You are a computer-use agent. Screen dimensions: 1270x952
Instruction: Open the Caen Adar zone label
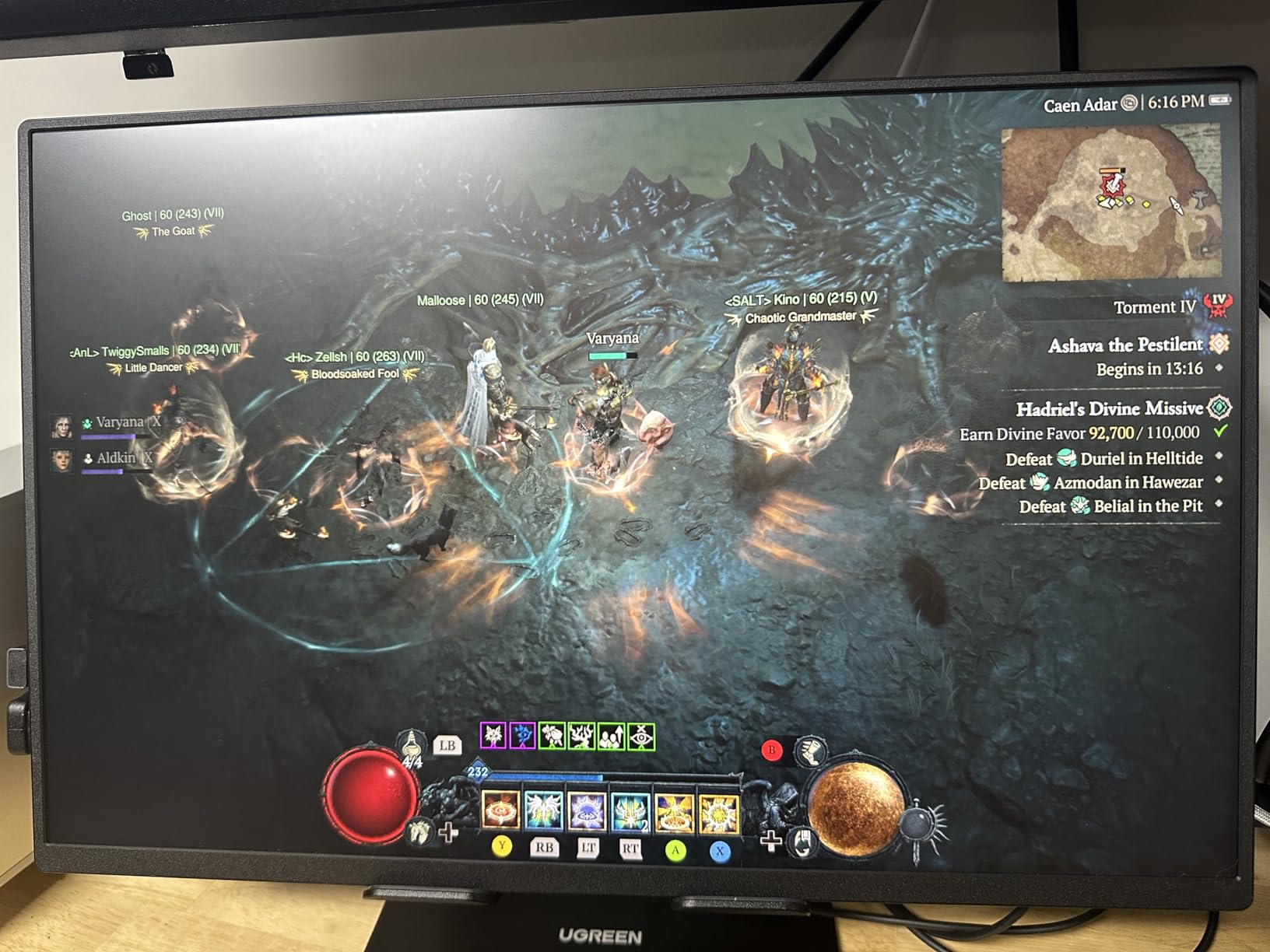point(1082,103)
